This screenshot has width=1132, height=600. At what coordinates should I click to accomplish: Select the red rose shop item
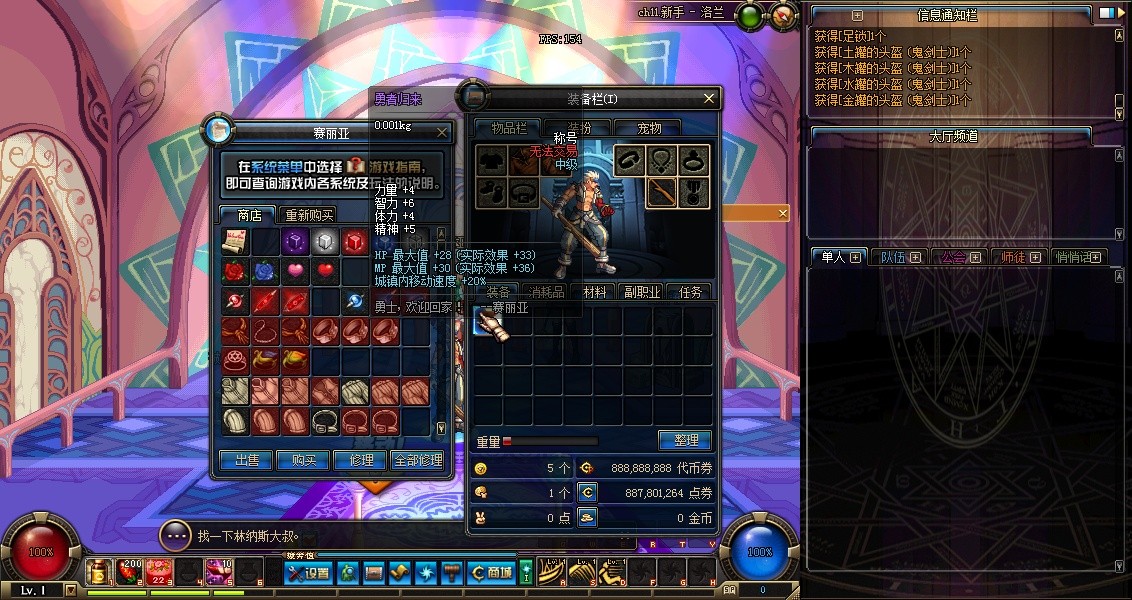tap(234, 271)
